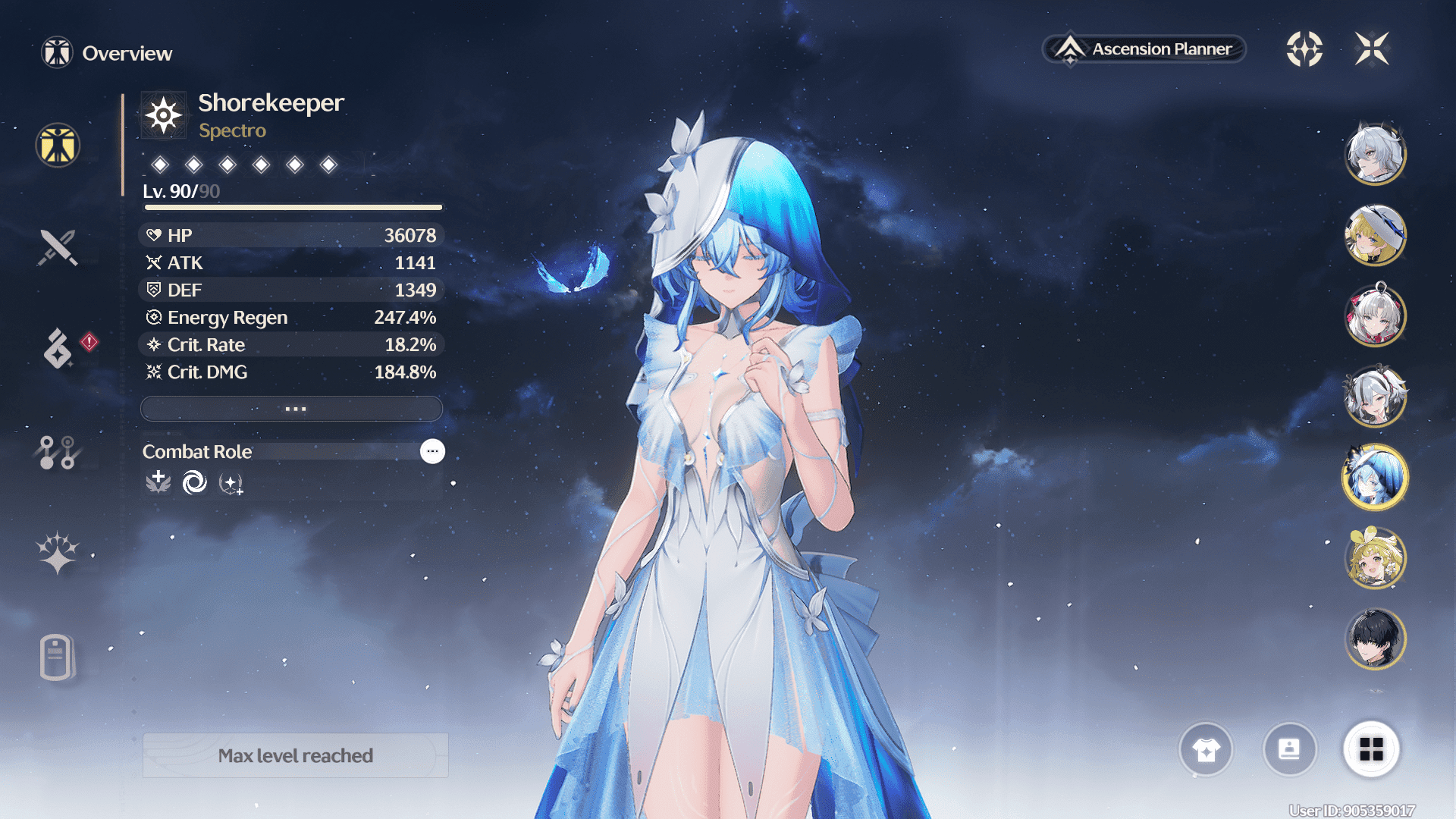Open the Resonance Chain star tab
The width and height of the screenshot is (1456, 819).
pos(58,552)
